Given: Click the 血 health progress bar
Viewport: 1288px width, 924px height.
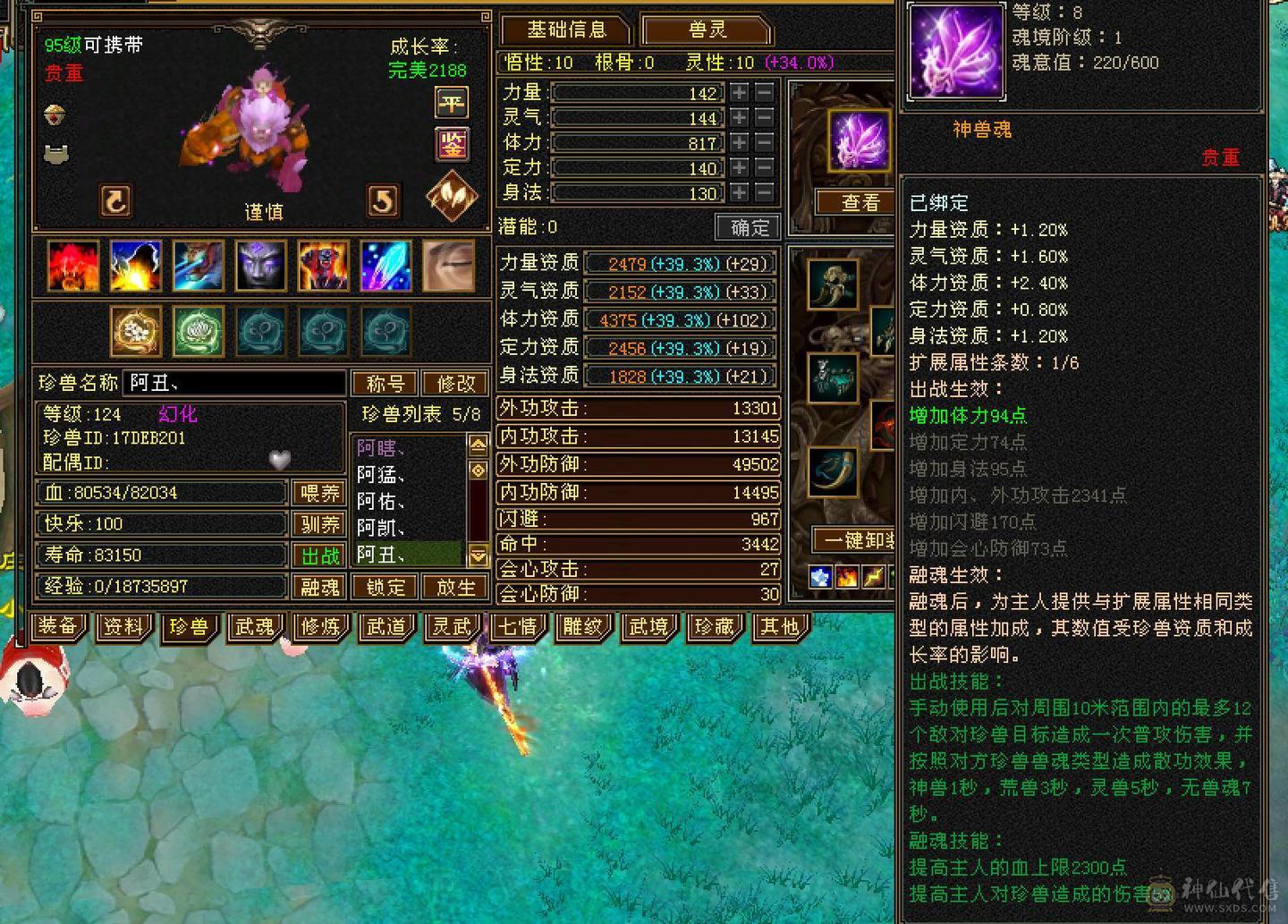Looking at the screenshot, I should (x=161, y=492).
